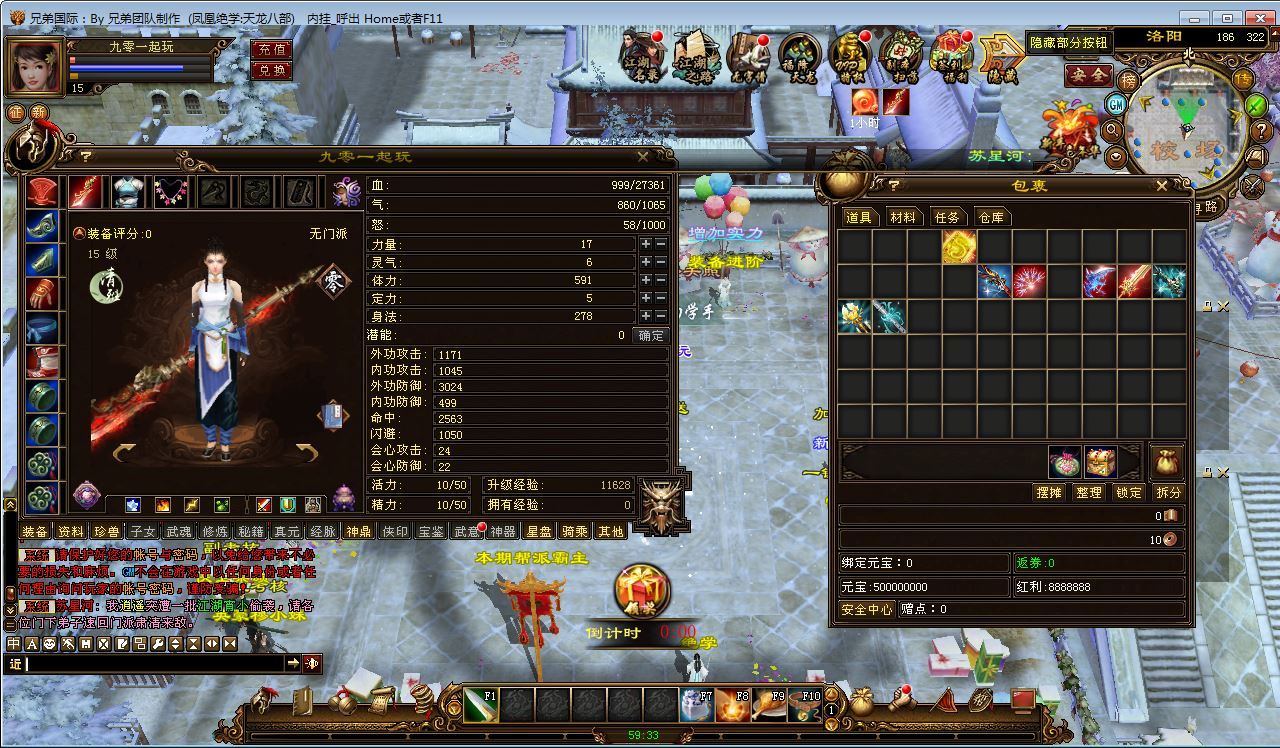This screenshot has height=748, width=1280.
Task: Open the 安全 safety button
Action: tap(1088, 75)
